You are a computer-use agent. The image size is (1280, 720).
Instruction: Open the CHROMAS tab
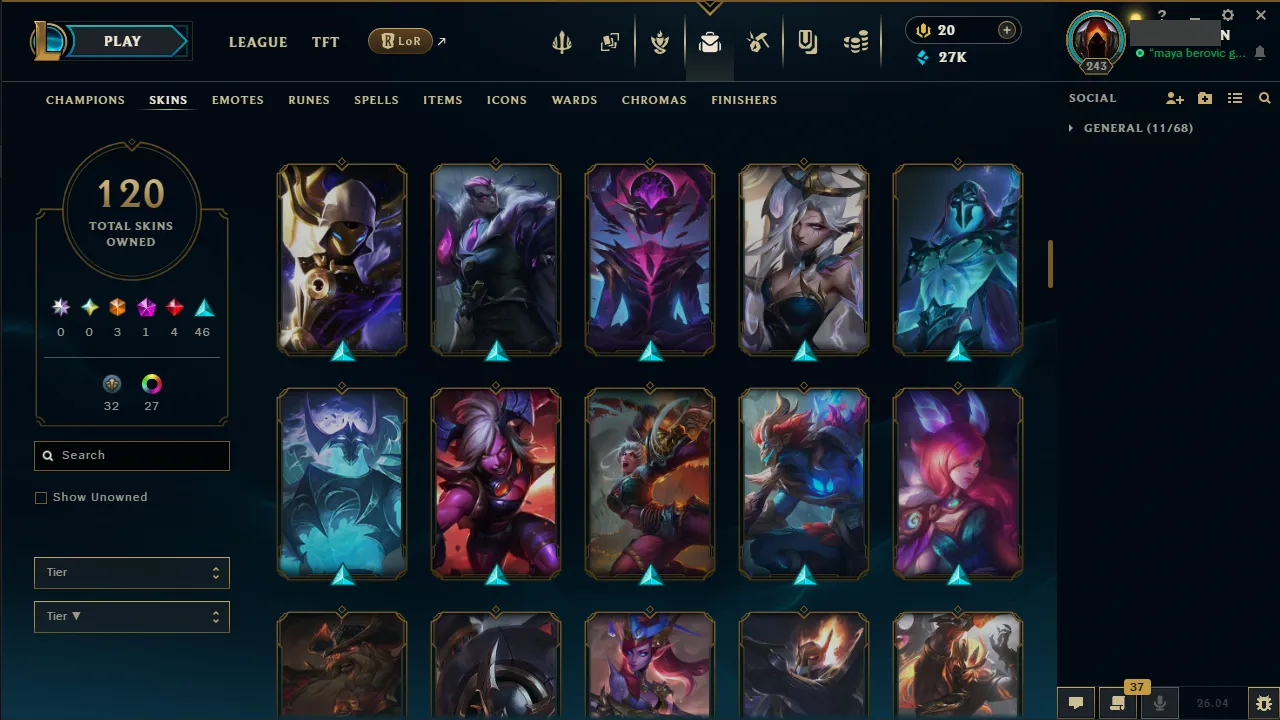[654, 100]
